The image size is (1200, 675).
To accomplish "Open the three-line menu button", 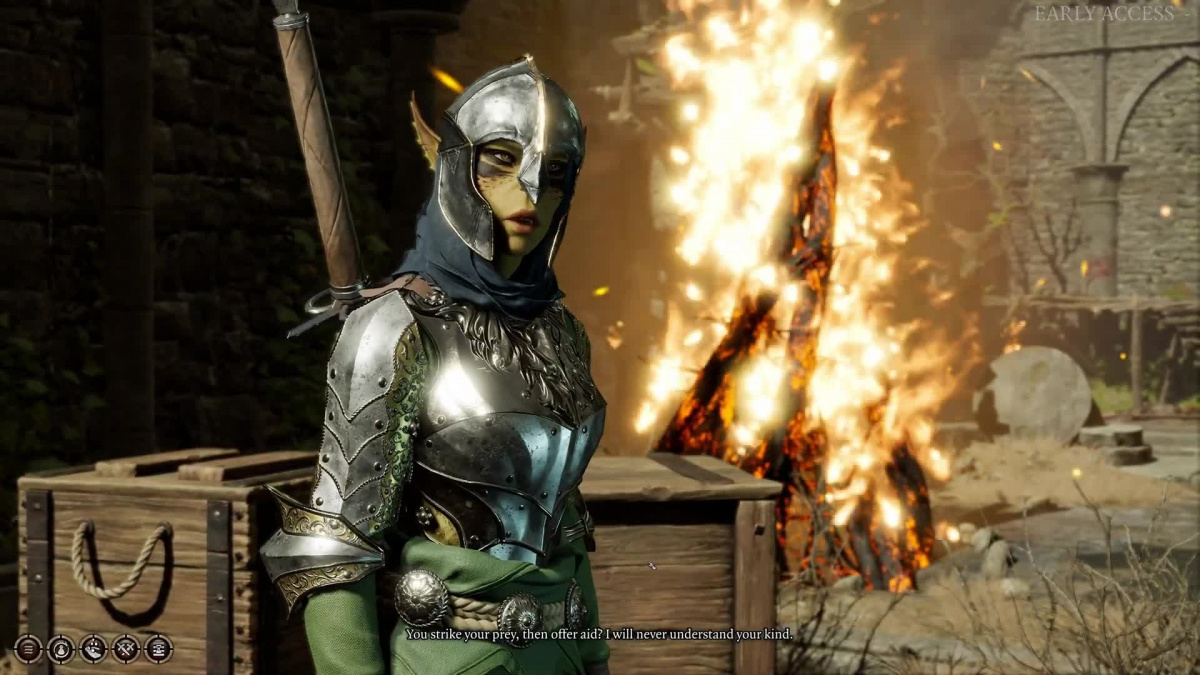I will click(x=28, y=649).
